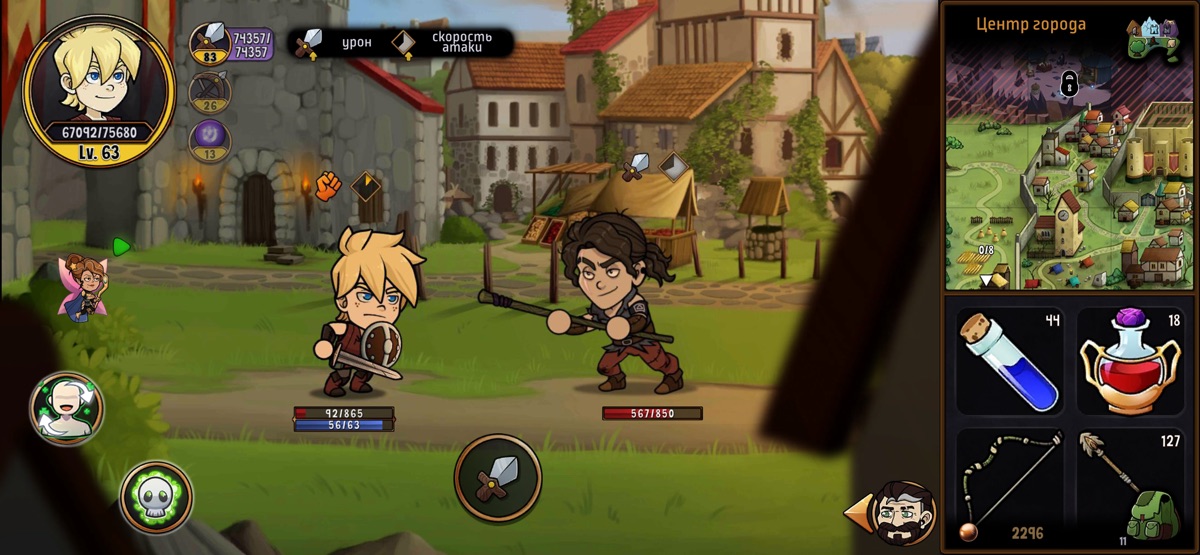Activate the green skull skill

pyautogui.click(x=156, y=497)
